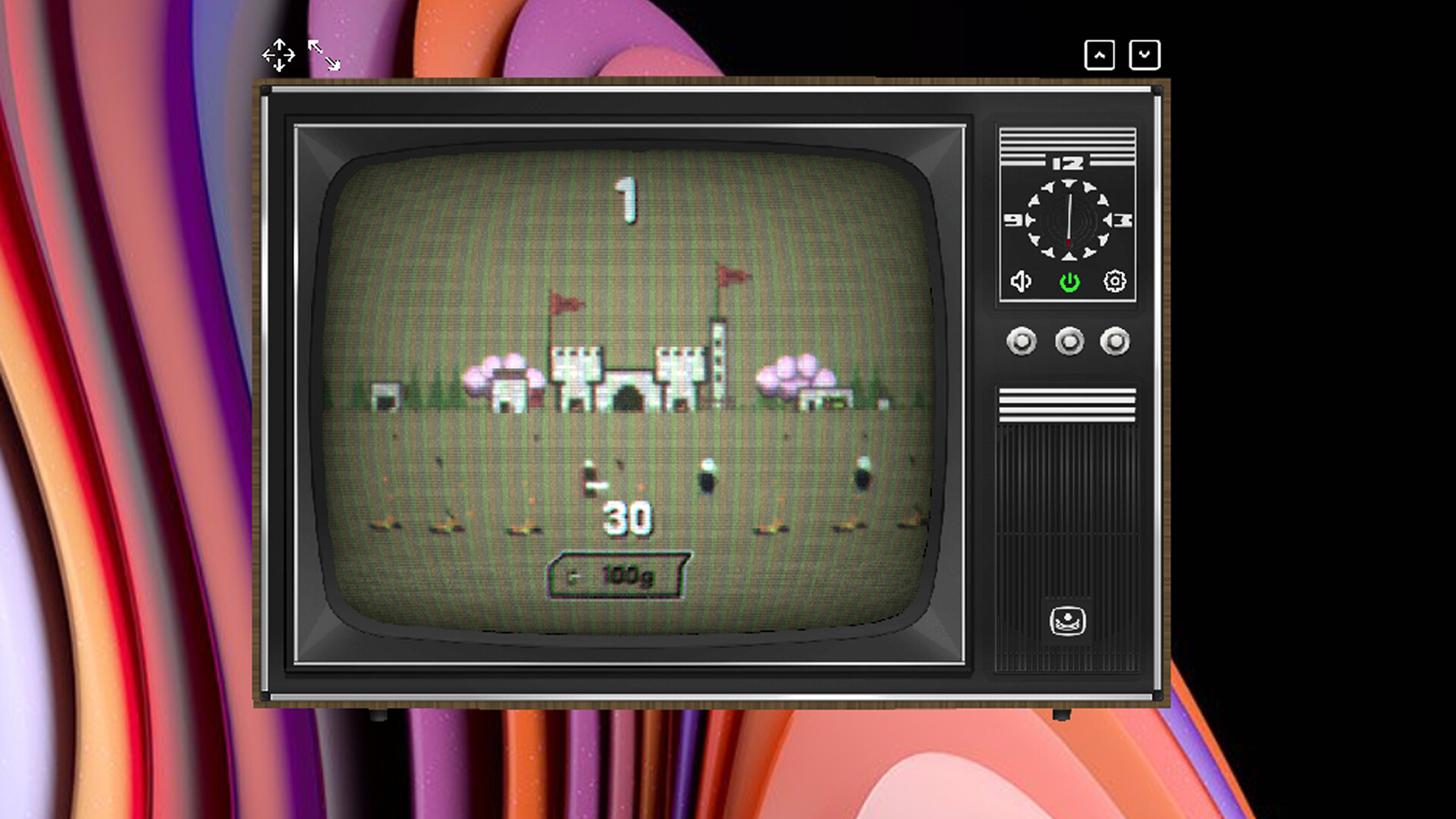The width and height of the screenshot is (1456, 819).
Task: Click the move cursor icon above the TV
Action: pos(279,55)
